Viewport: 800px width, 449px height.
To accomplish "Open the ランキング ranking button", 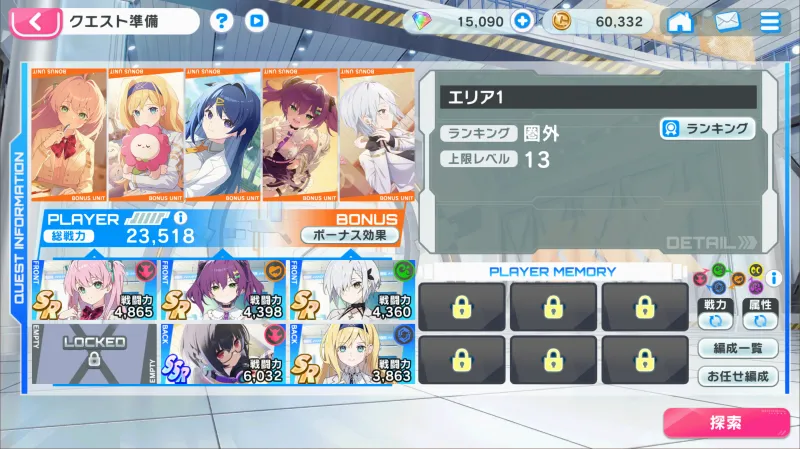I will (708, 129).
